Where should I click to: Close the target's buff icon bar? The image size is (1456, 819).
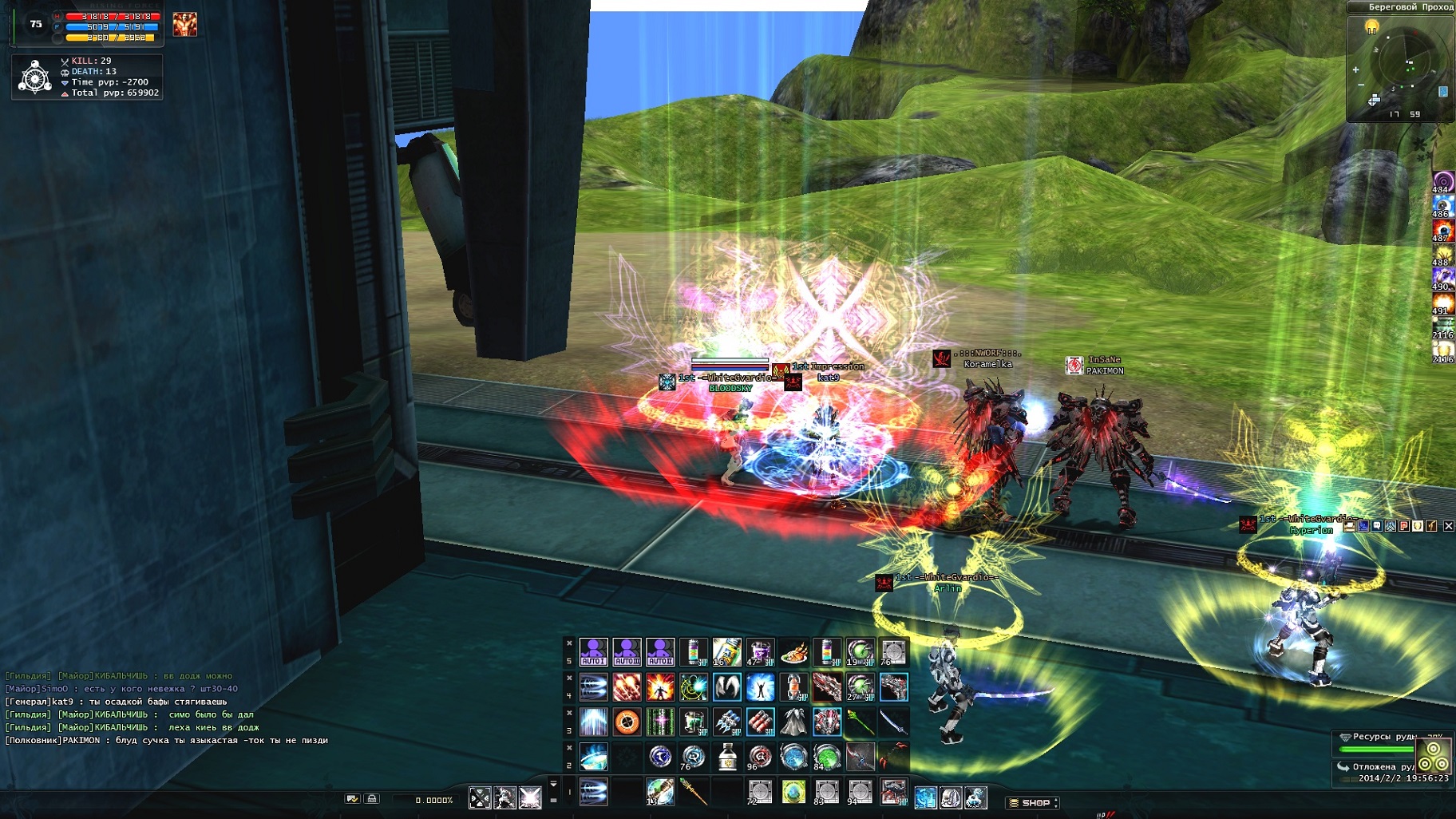coord(1448,525)
